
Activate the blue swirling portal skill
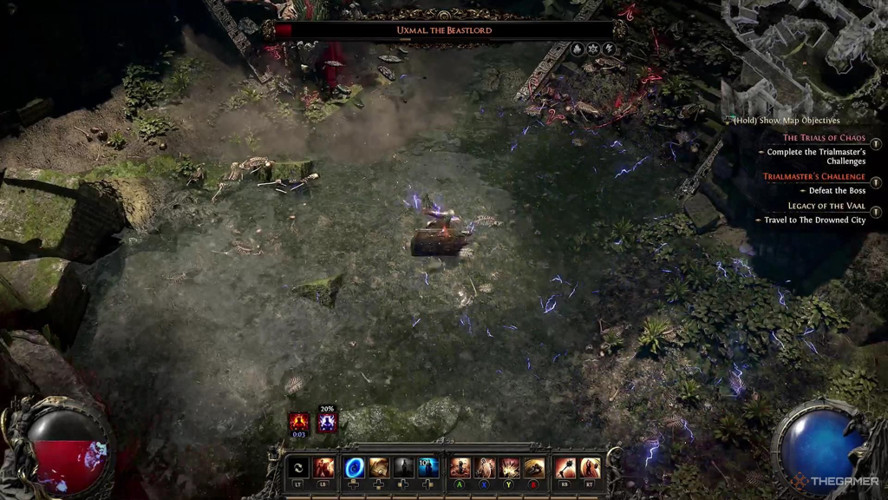(354, 467)
